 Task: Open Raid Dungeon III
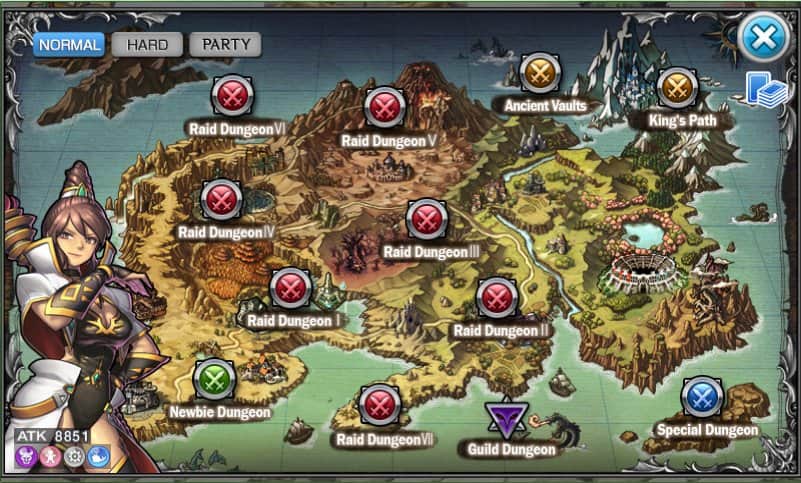(427, 219)
